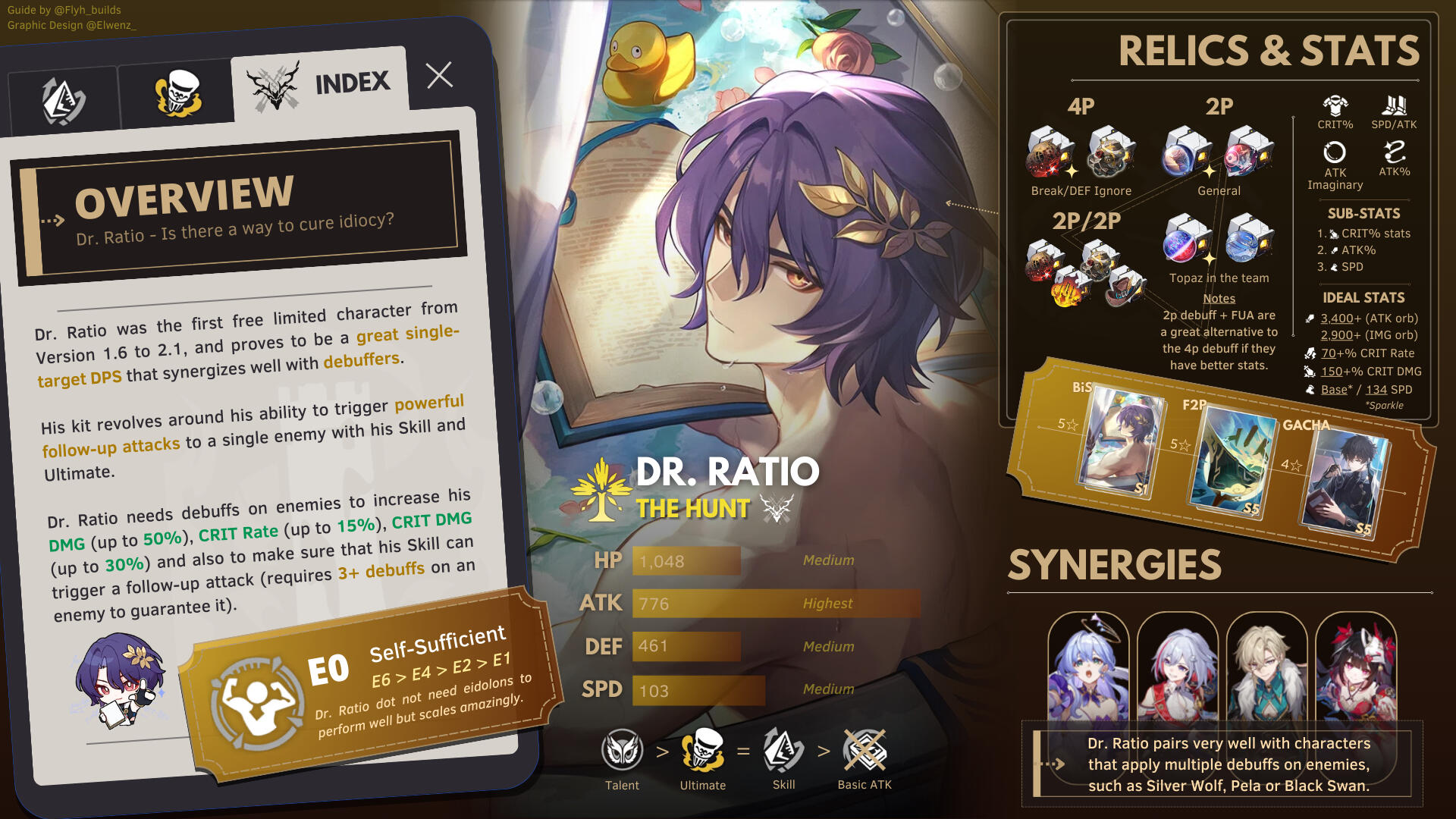Viewport: 1456px width, 819px height.
Task: Select Aventurine's synergy portrait
Action: coord(1266,667)
